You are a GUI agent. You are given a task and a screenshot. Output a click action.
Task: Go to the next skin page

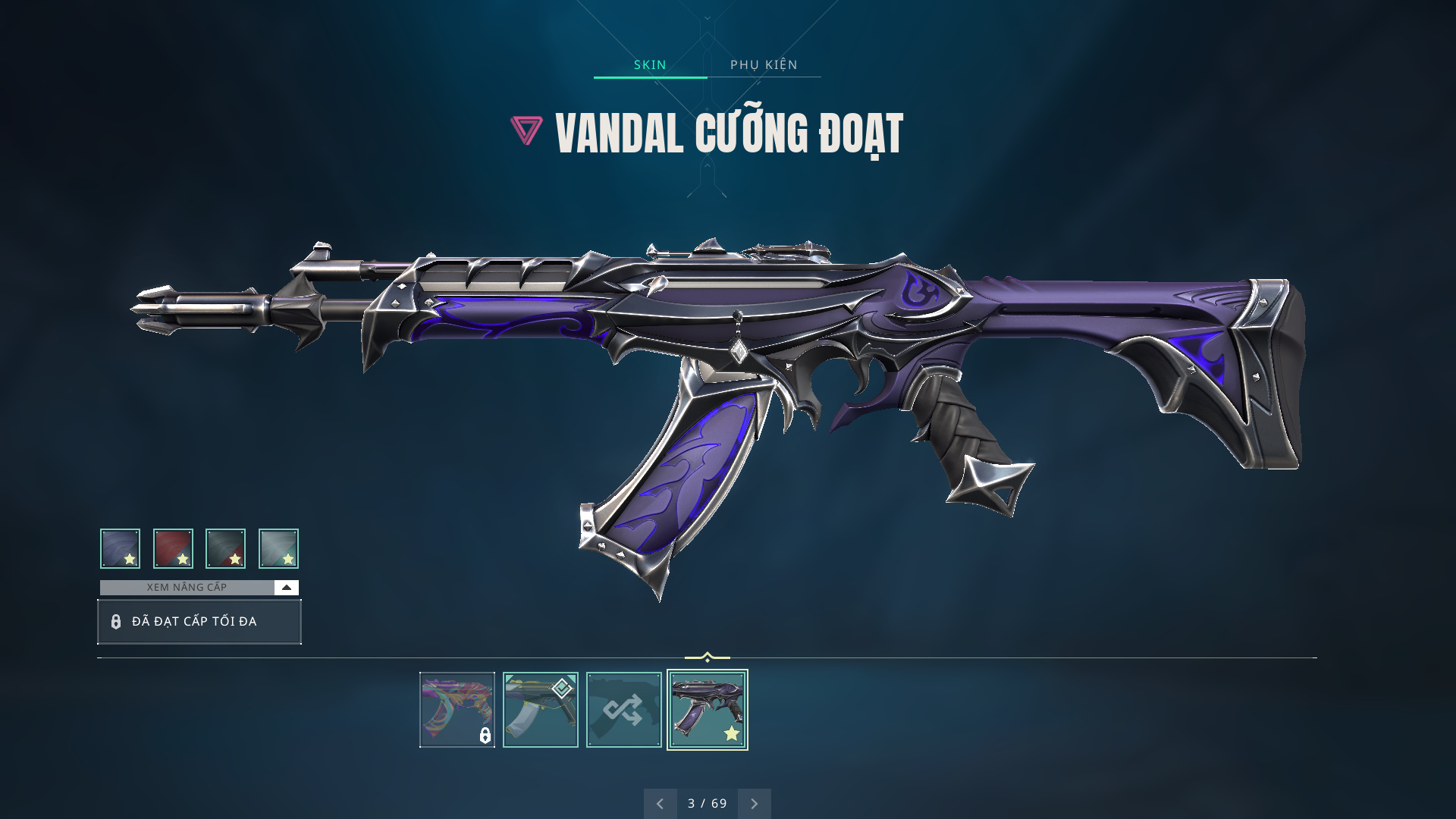(754, 804)
